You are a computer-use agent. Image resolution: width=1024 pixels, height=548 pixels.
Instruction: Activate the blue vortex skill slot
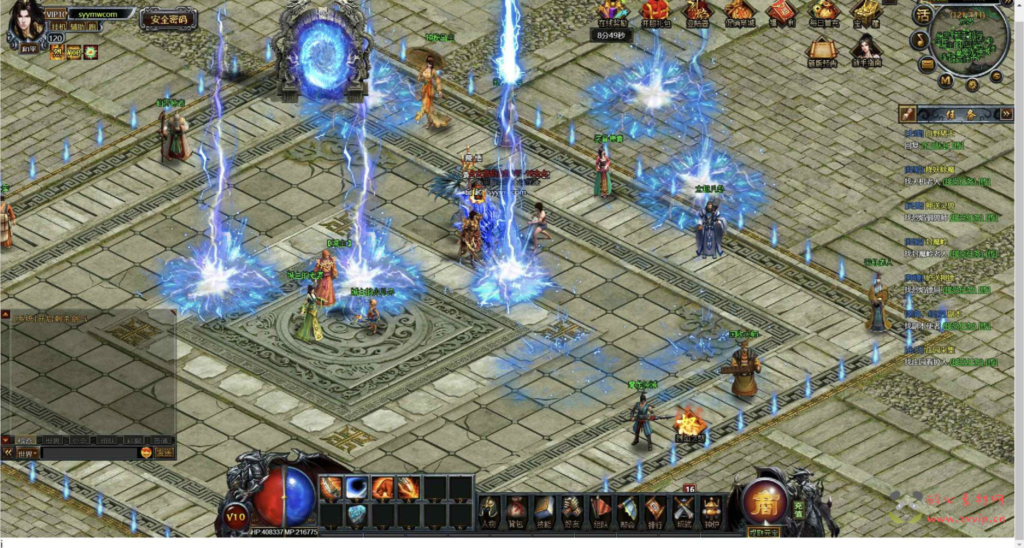click(x=357, y=488)
